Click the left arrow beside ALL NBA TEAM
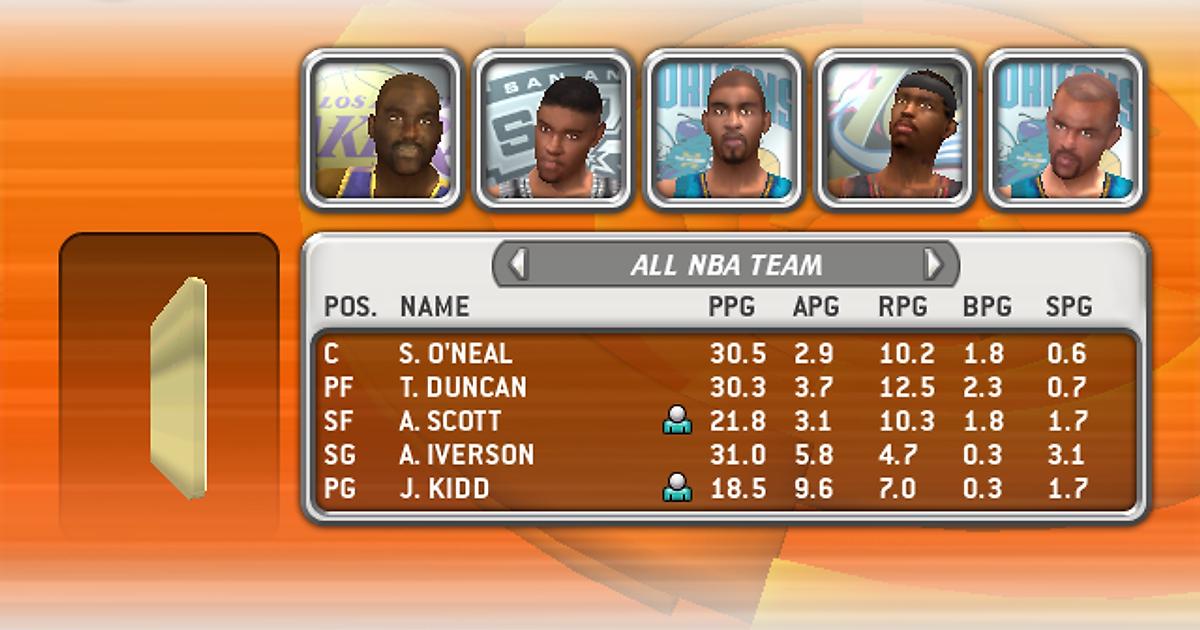 click(x=518, y=265)
